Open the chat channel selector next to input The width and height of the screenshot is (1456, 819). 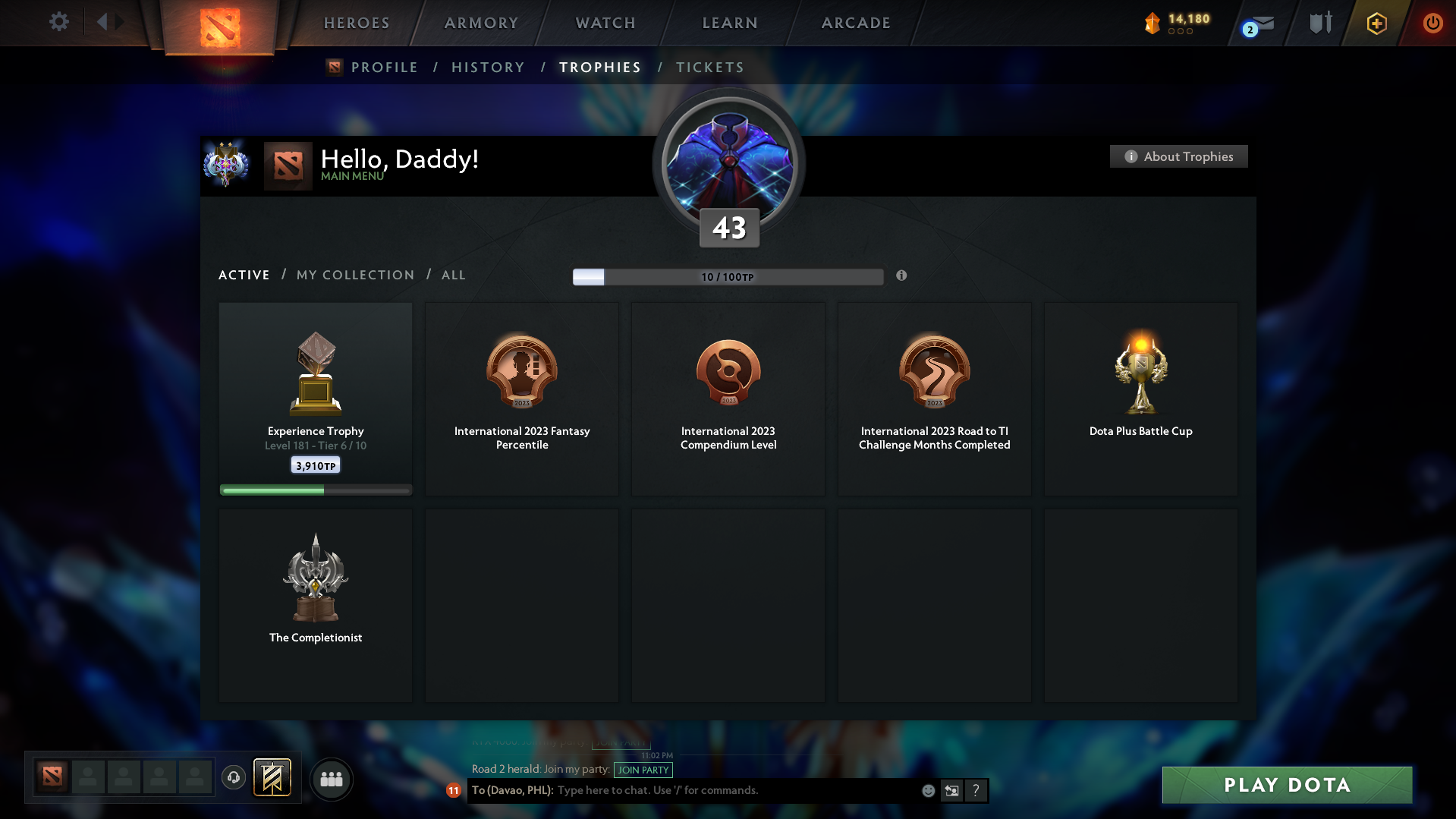(x=951, y=790)
